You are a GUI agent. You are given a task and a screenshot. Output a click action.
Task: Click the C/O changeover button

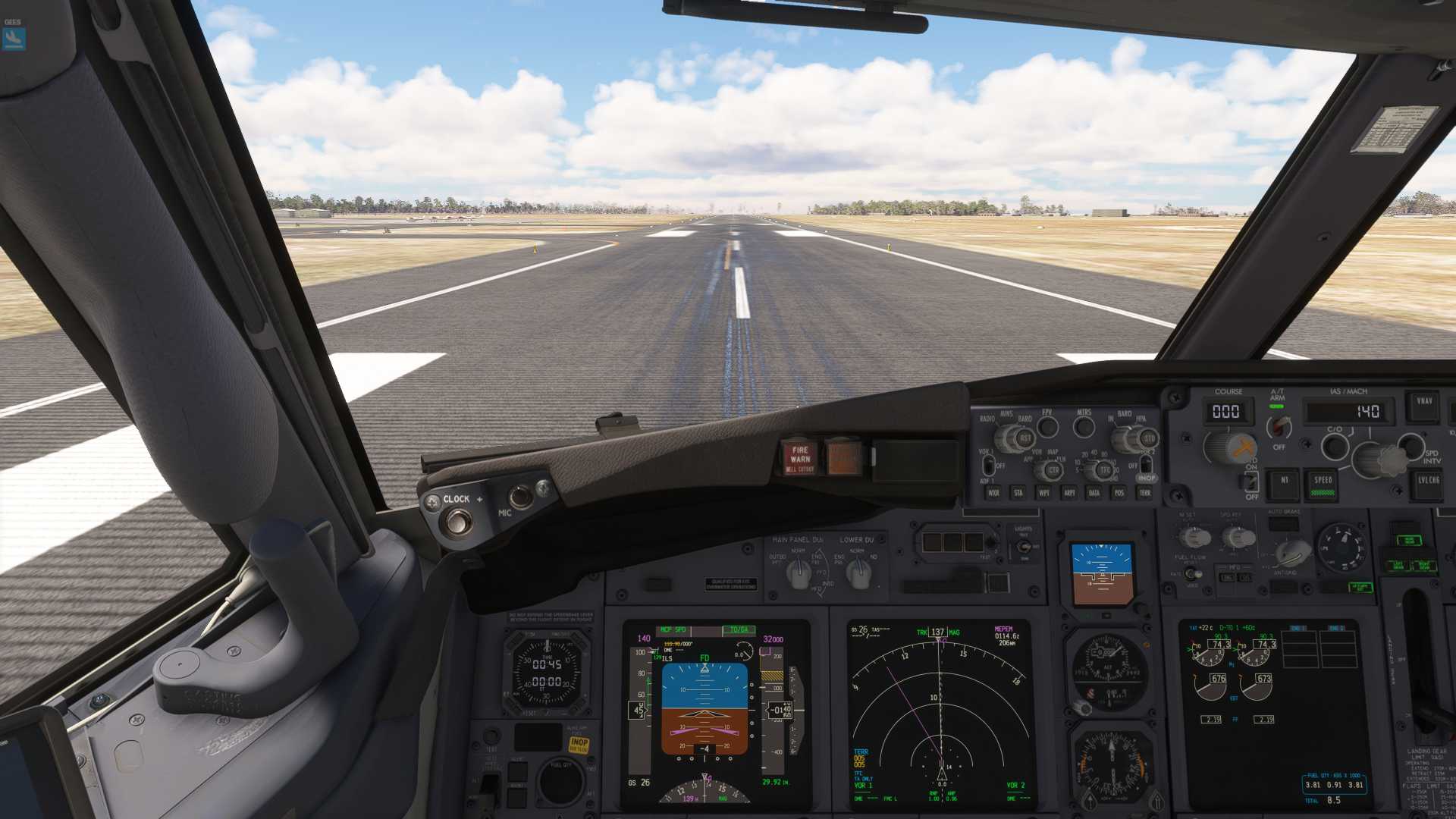(1335, 447)
